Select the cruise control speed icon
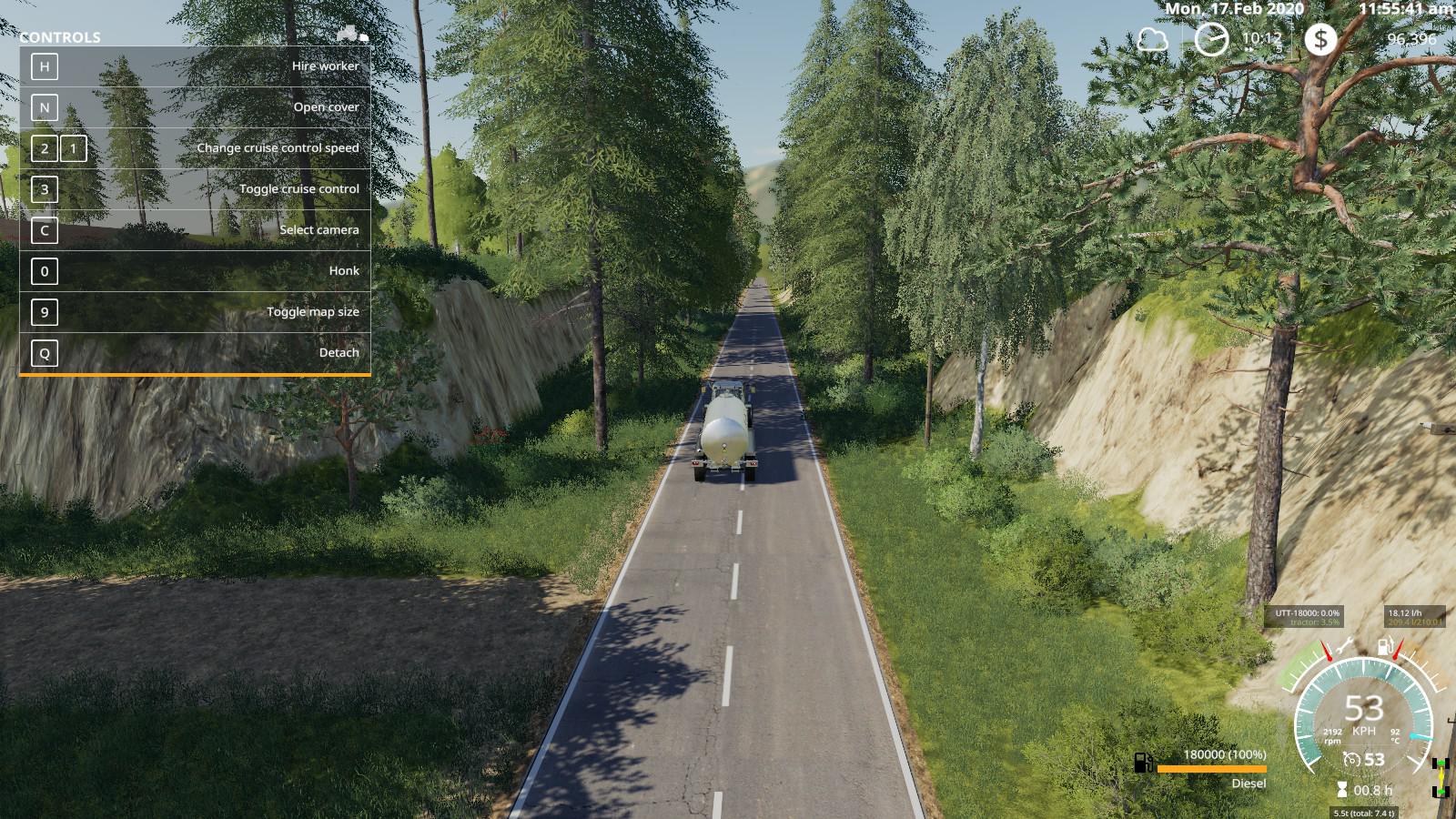Viewport: 1456px width, 819px height. pos(1352,760)
